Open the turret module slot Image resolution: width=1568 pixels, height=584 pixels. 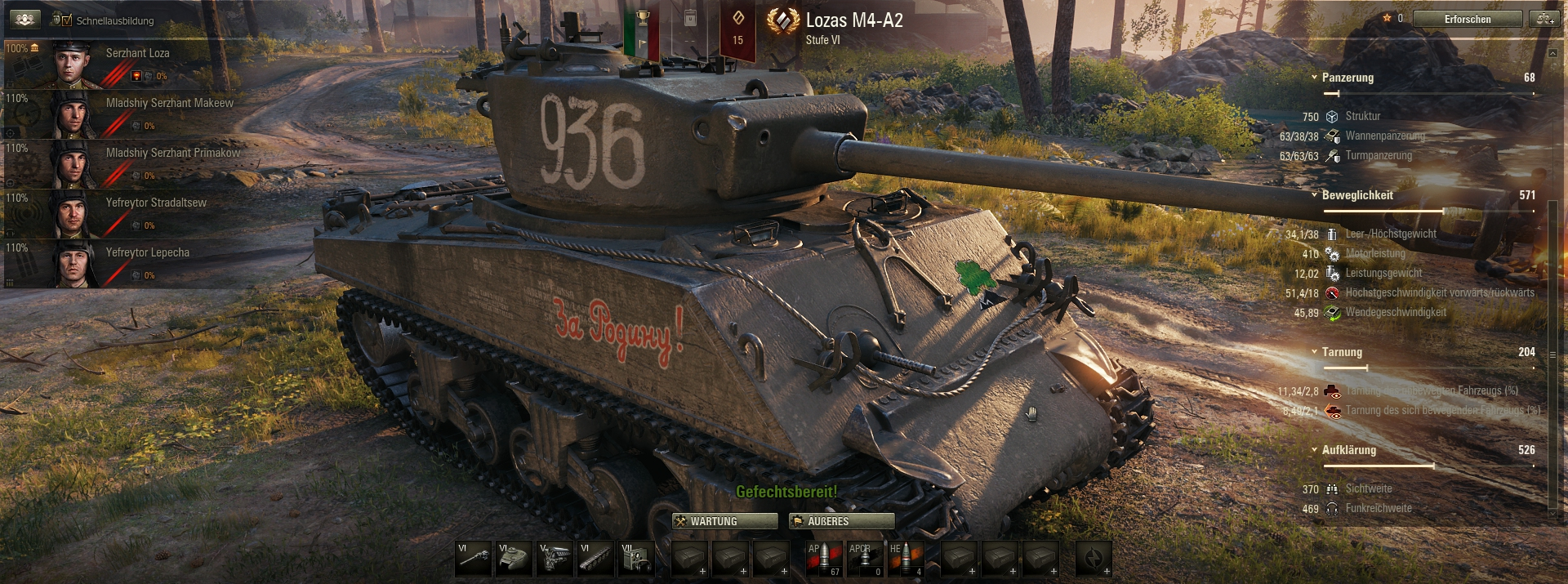pyautogui.click(x=514, y=559)
